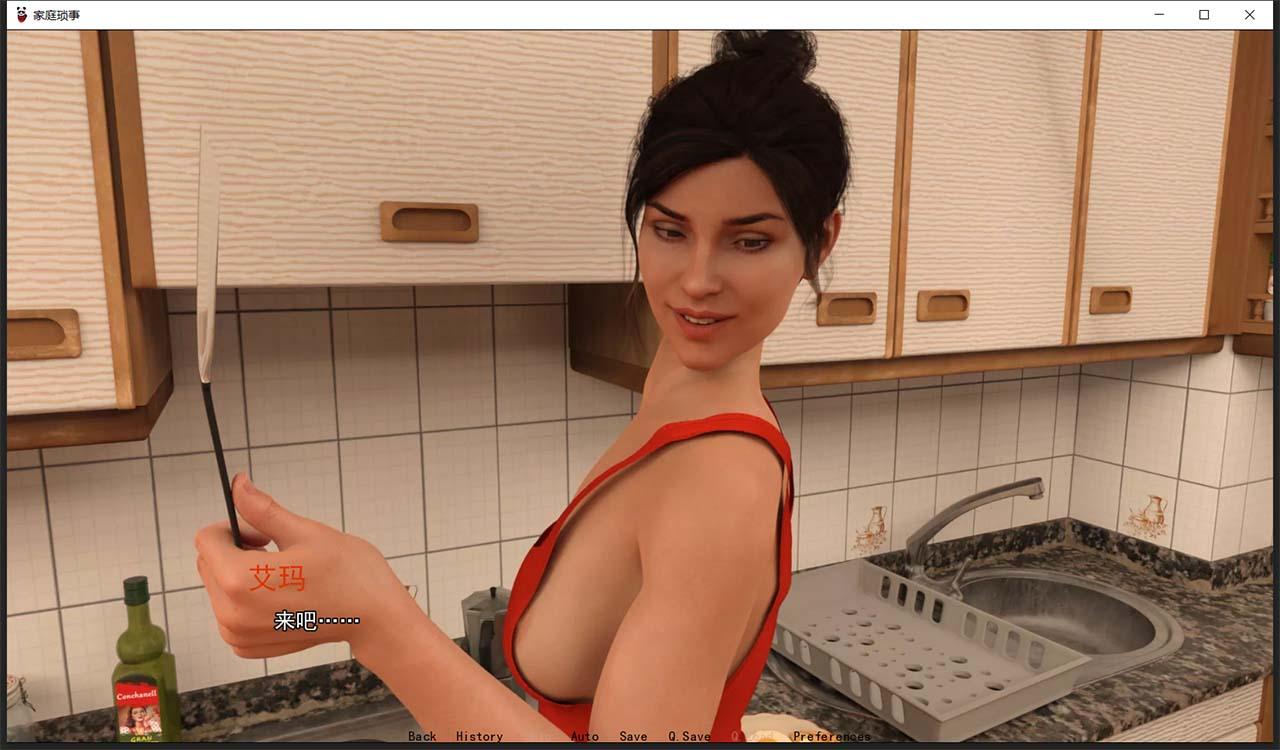The width and height of the screenshot is (1280, 750).
Task: Open the Save game screen
Action: pos(633,736)
